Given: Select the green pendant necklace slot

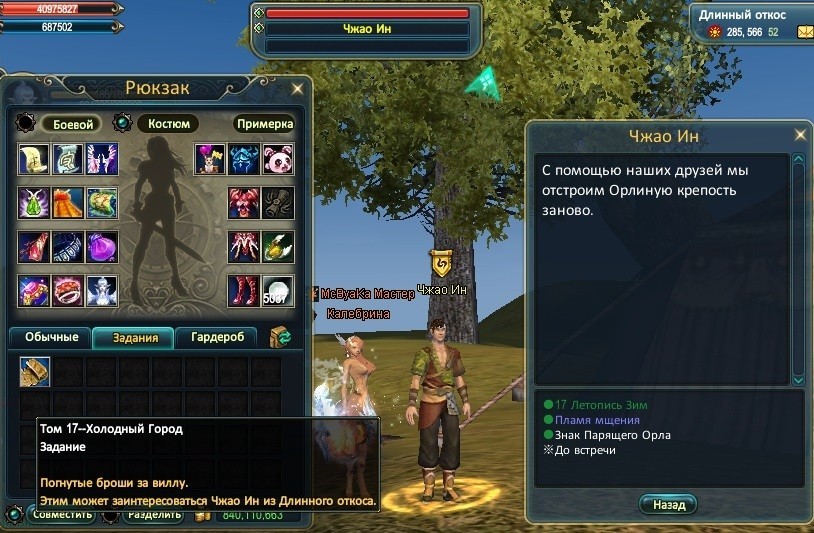Looking at the screenshot, I should click(x=34, y=203).
